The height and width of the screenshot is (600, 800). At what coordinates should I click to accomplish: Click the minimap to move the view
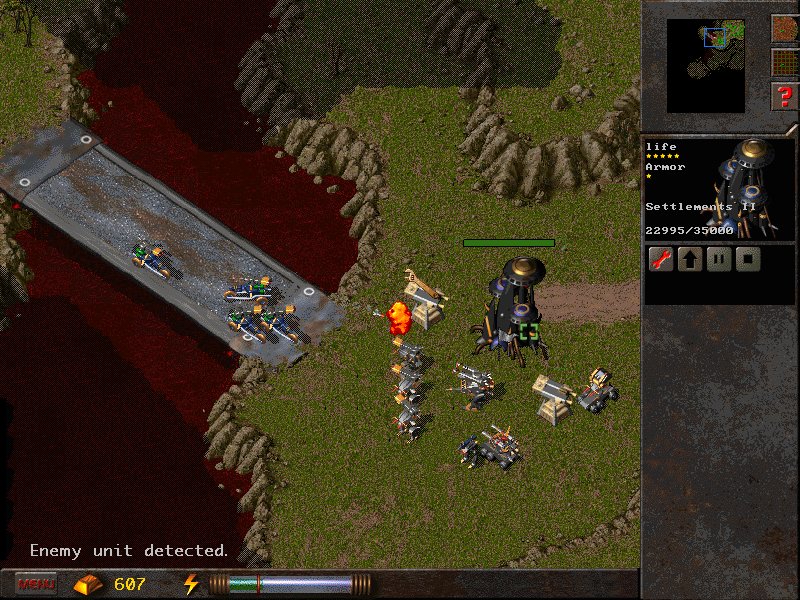(x=706, y=65)
